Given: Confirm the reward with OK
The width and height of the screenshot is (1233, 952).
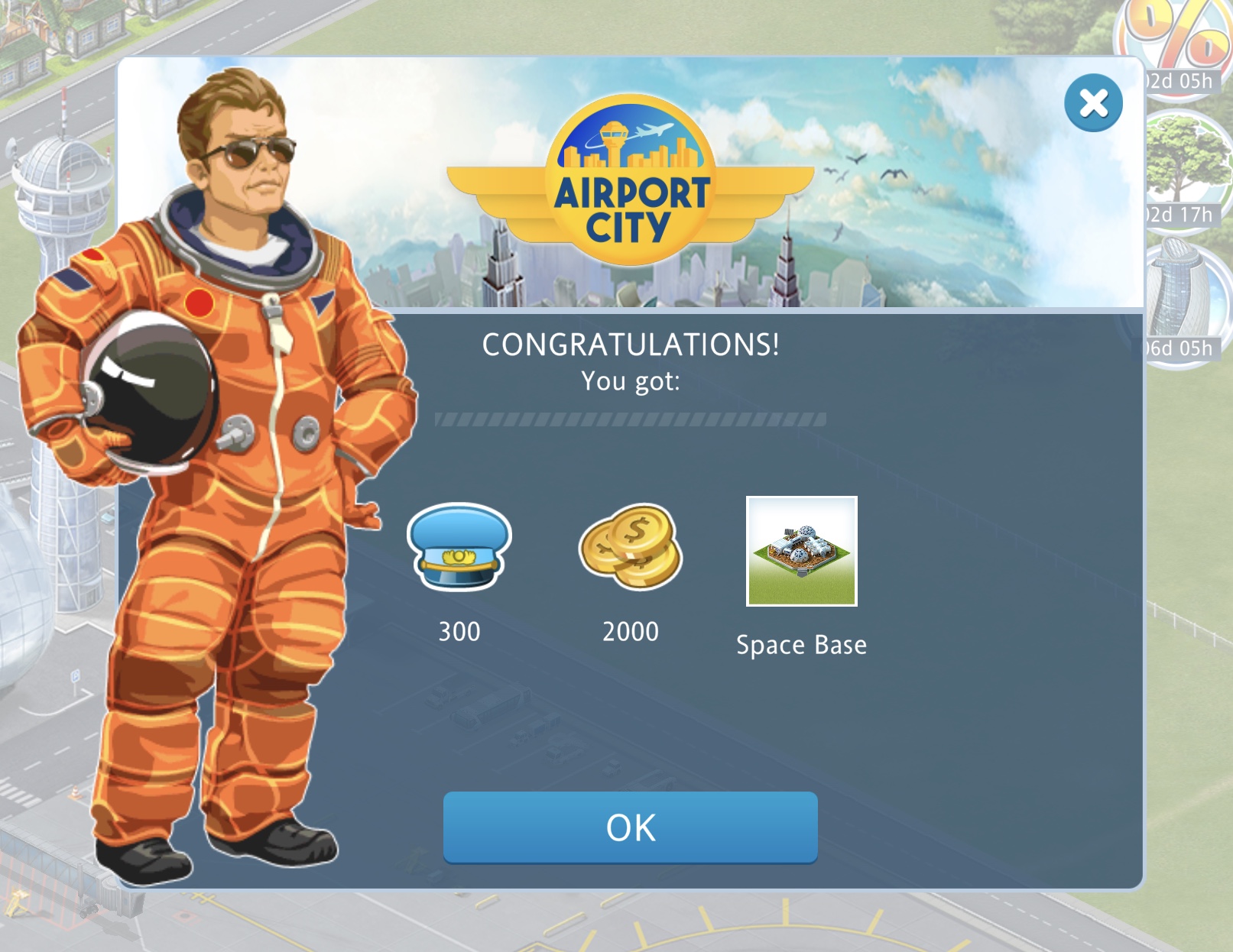Looking at the screenshot, I should [630, 827].
